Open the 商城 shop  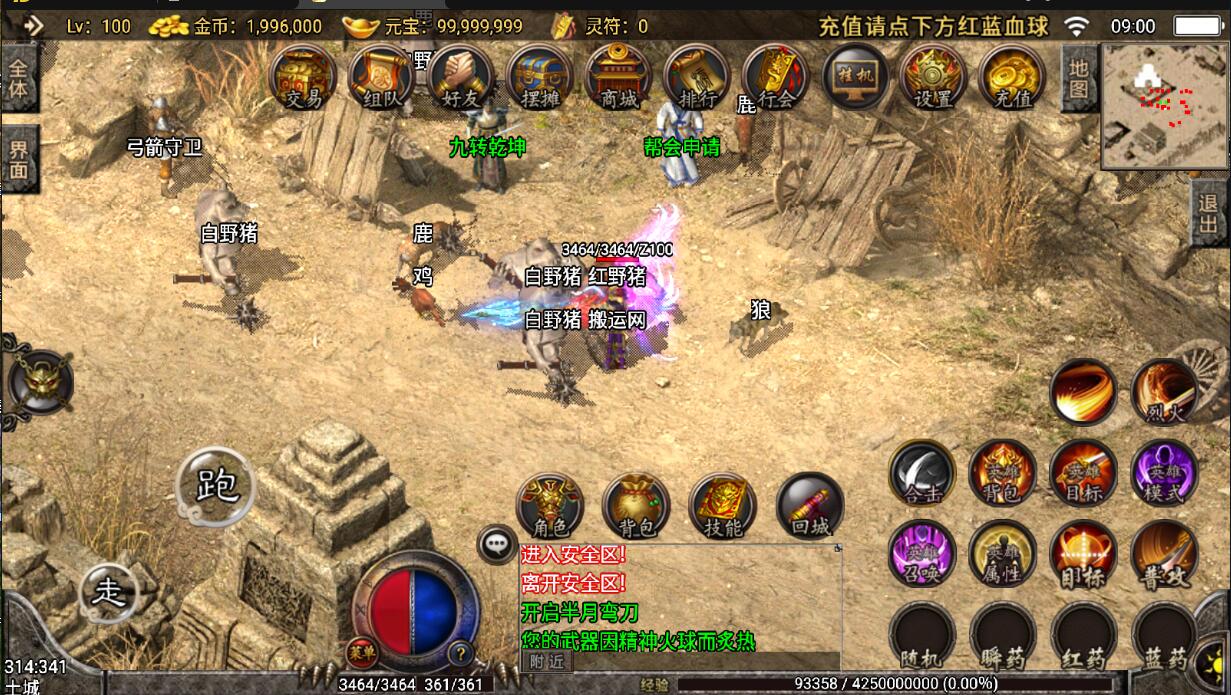[618, 77]
